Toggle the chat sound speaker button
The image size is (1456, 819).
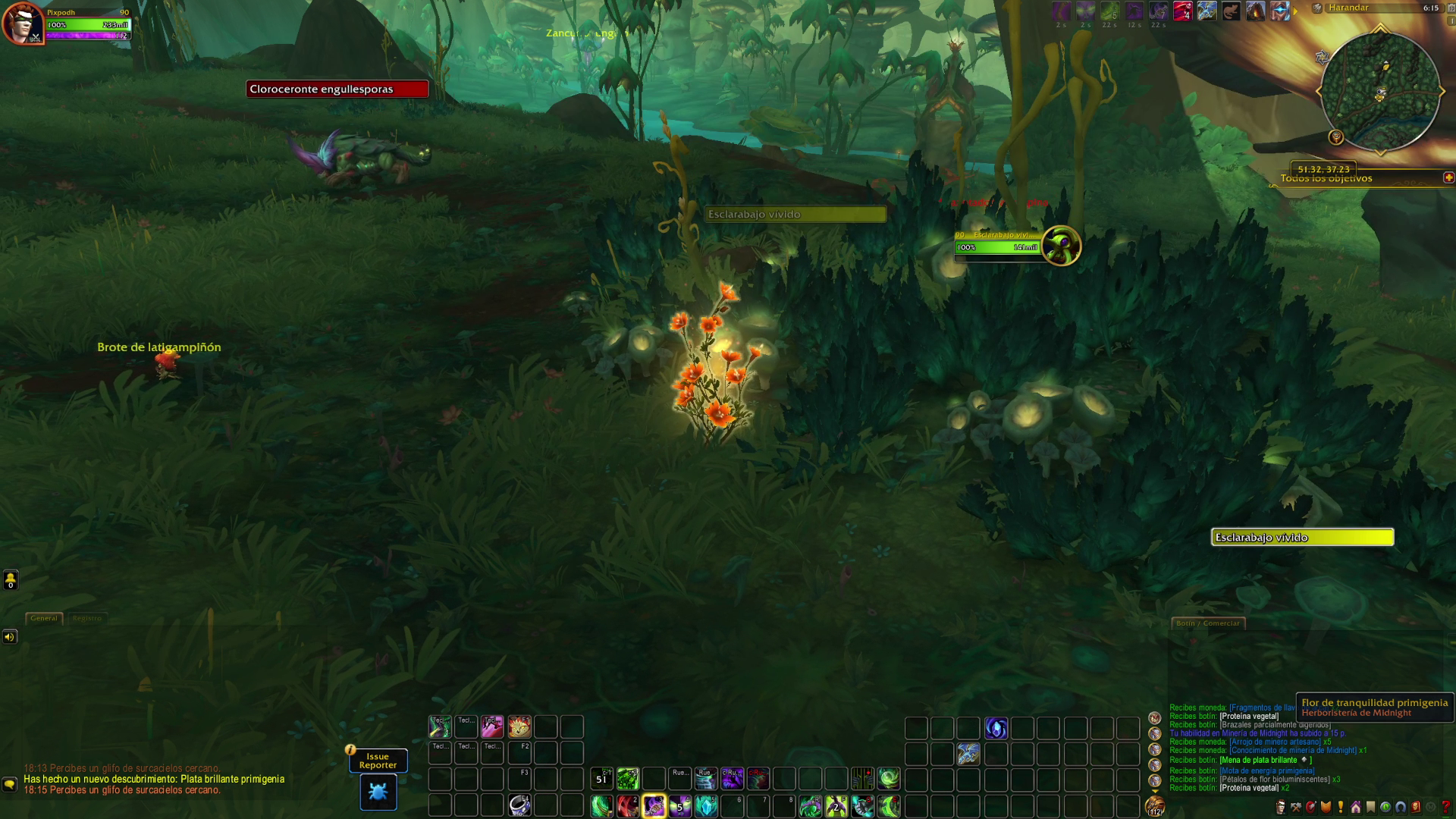pyautogui.click(x=10, y=637)
